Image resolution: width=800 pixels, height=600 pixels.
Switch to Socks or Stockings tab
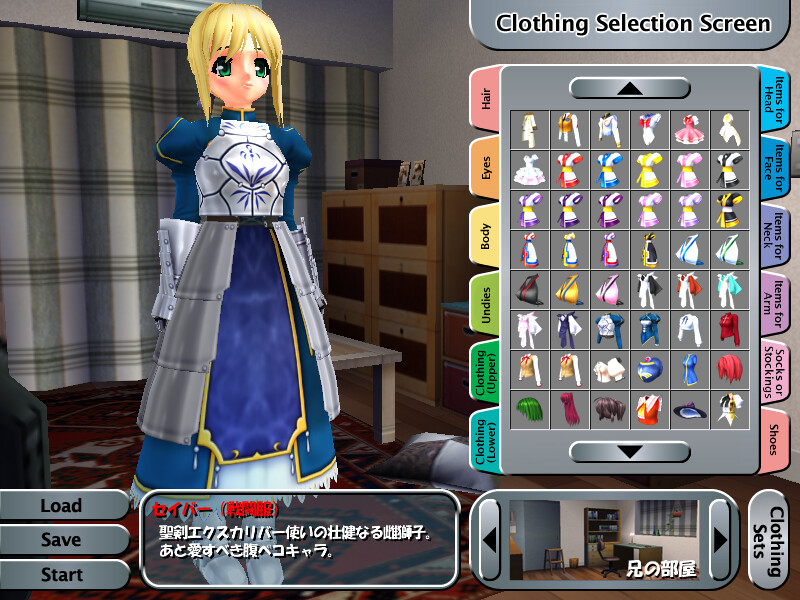click(775, 373)
